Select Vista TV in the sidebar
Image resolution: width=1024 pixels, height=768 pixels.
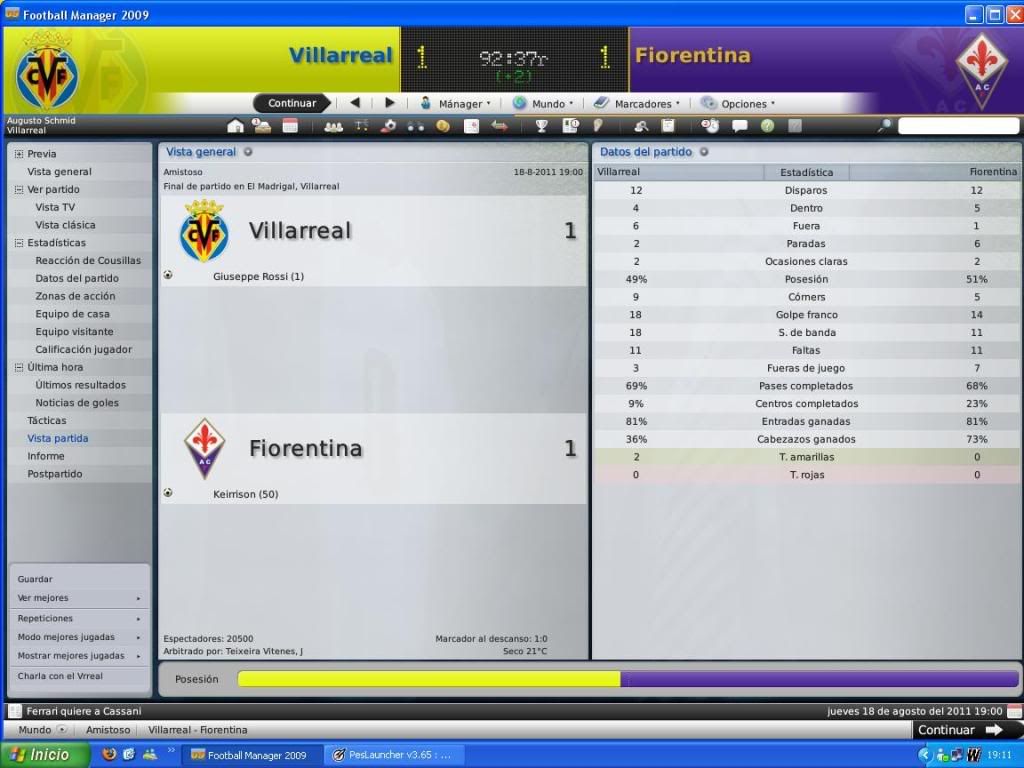55,207
